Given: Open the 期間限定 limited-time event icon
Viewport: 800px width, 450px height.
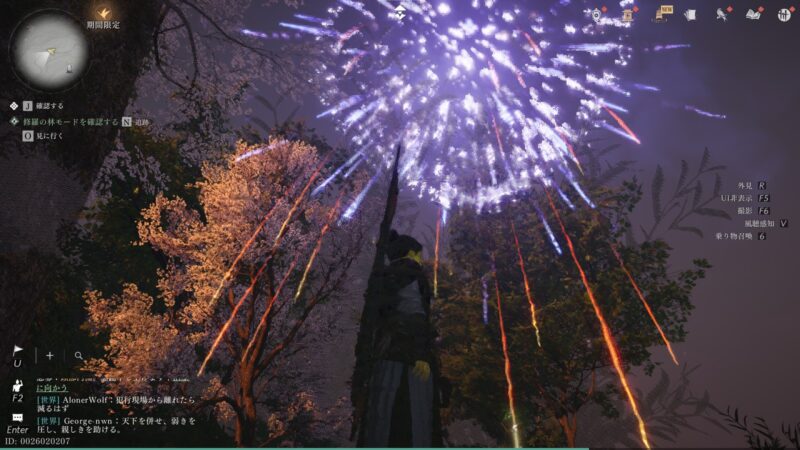Looking at the screenshot, I should click(x=102, y=12).
